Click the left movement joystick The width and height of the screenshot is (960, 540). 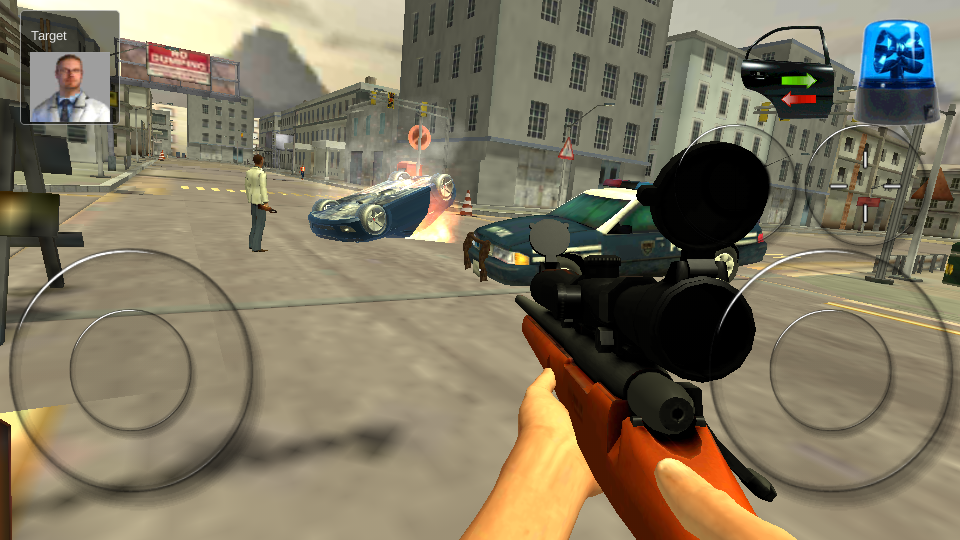(x=130, y=370)
